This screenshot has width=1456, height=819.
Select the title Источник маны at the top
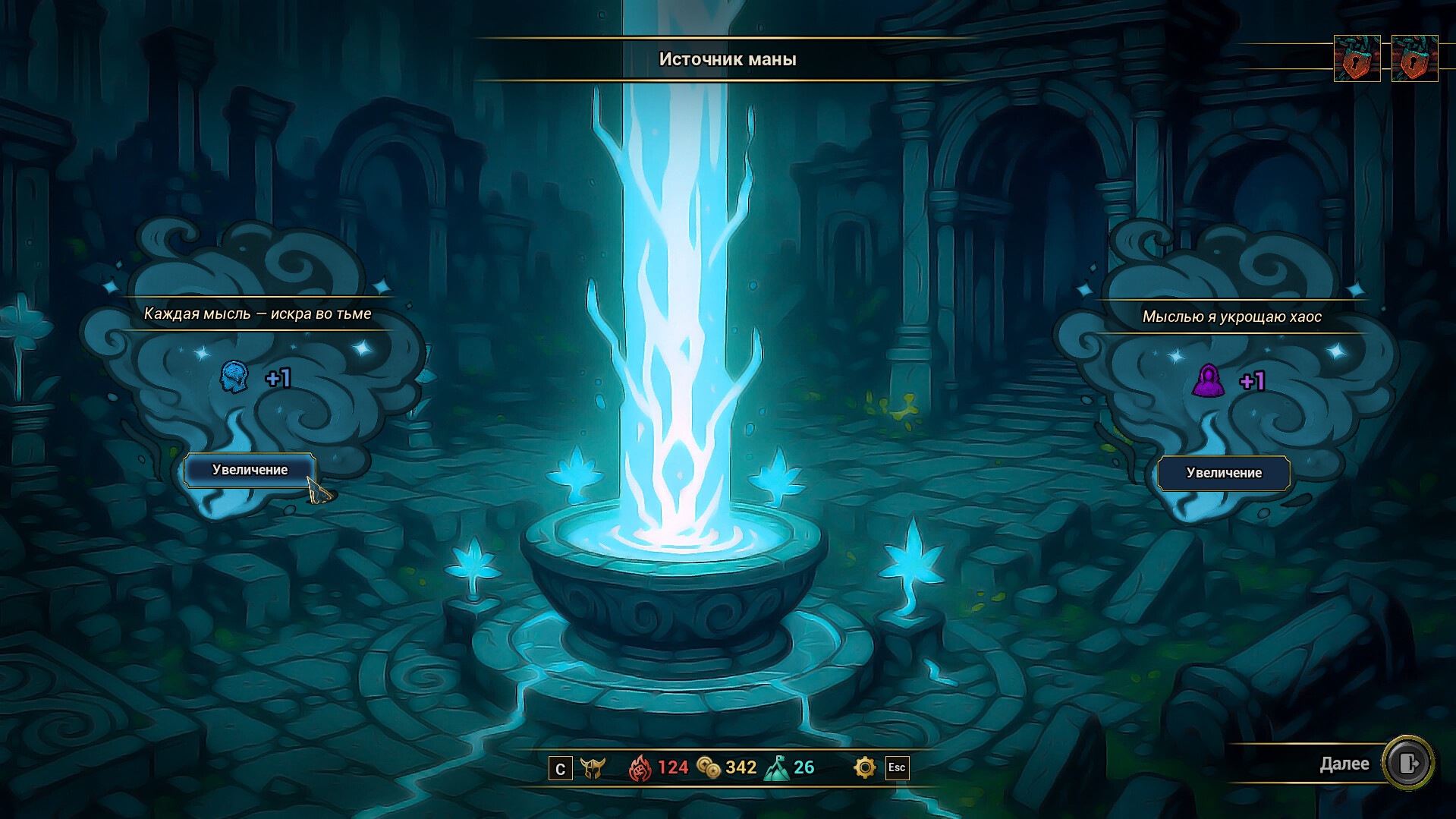pos(727,59)
